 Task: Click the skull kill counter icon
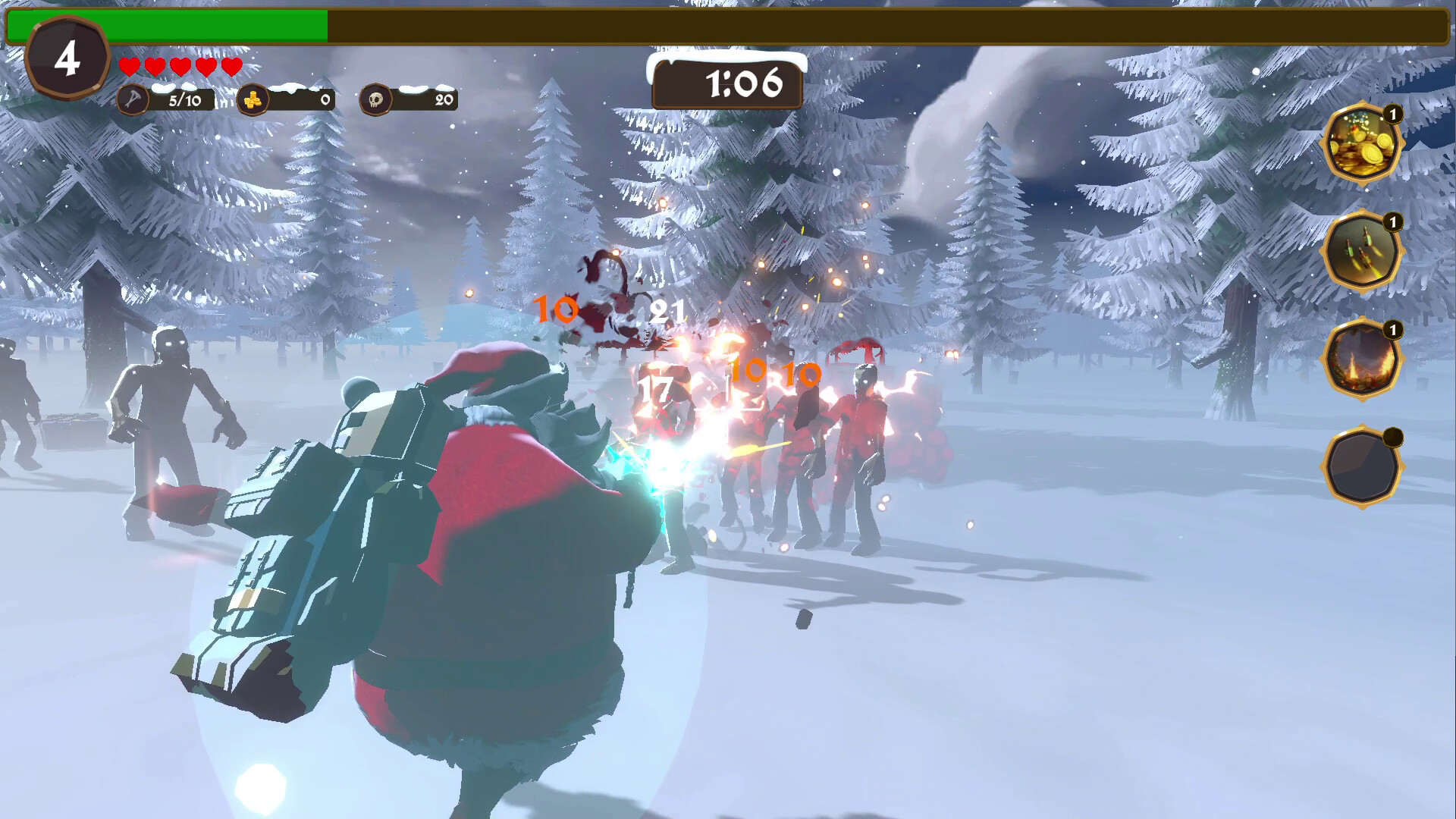tap(376, 98)
